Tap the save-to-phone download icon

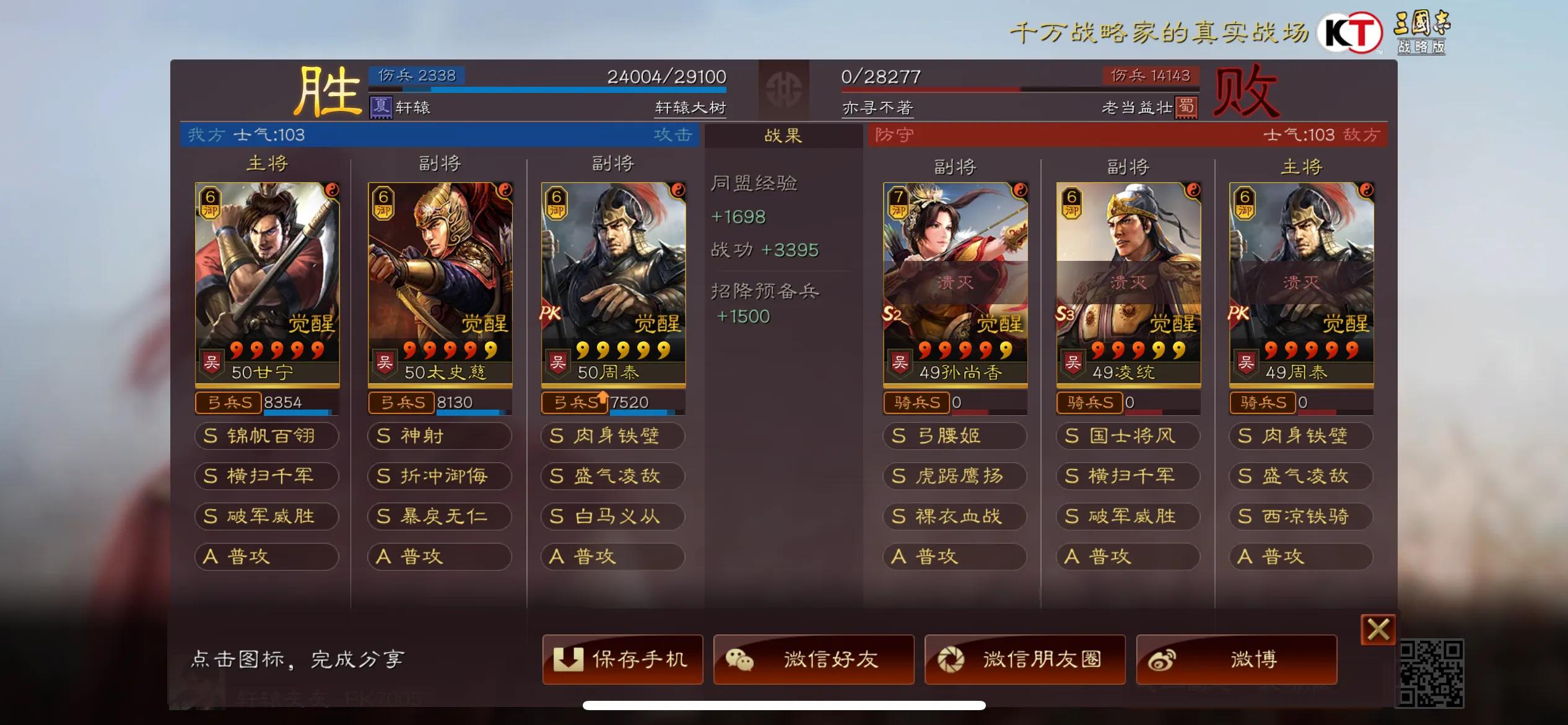tap(568, 659)
